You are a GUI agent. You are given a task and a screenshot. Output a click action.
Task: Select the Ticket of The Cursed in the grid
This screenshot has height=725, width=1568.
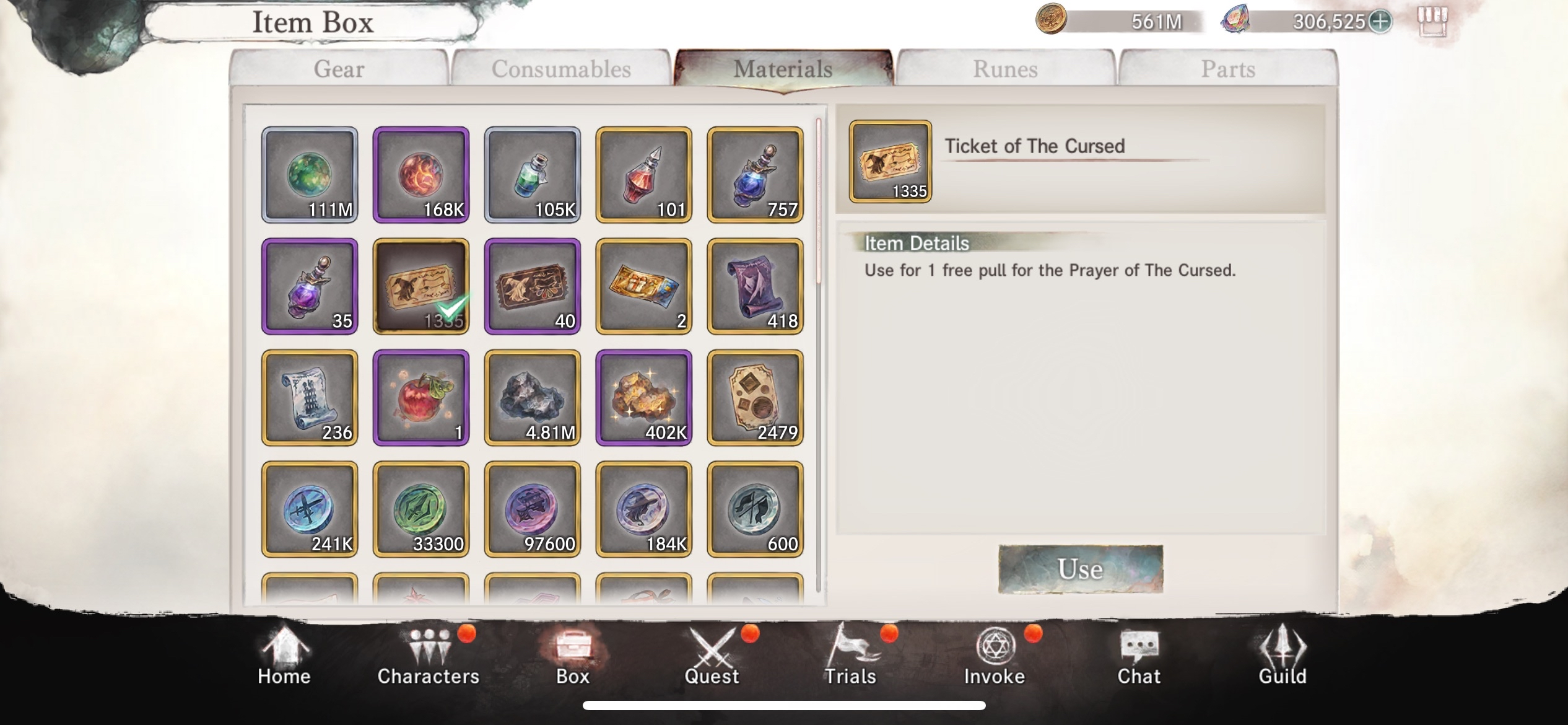pyautogui.click(x=422, y=285)
